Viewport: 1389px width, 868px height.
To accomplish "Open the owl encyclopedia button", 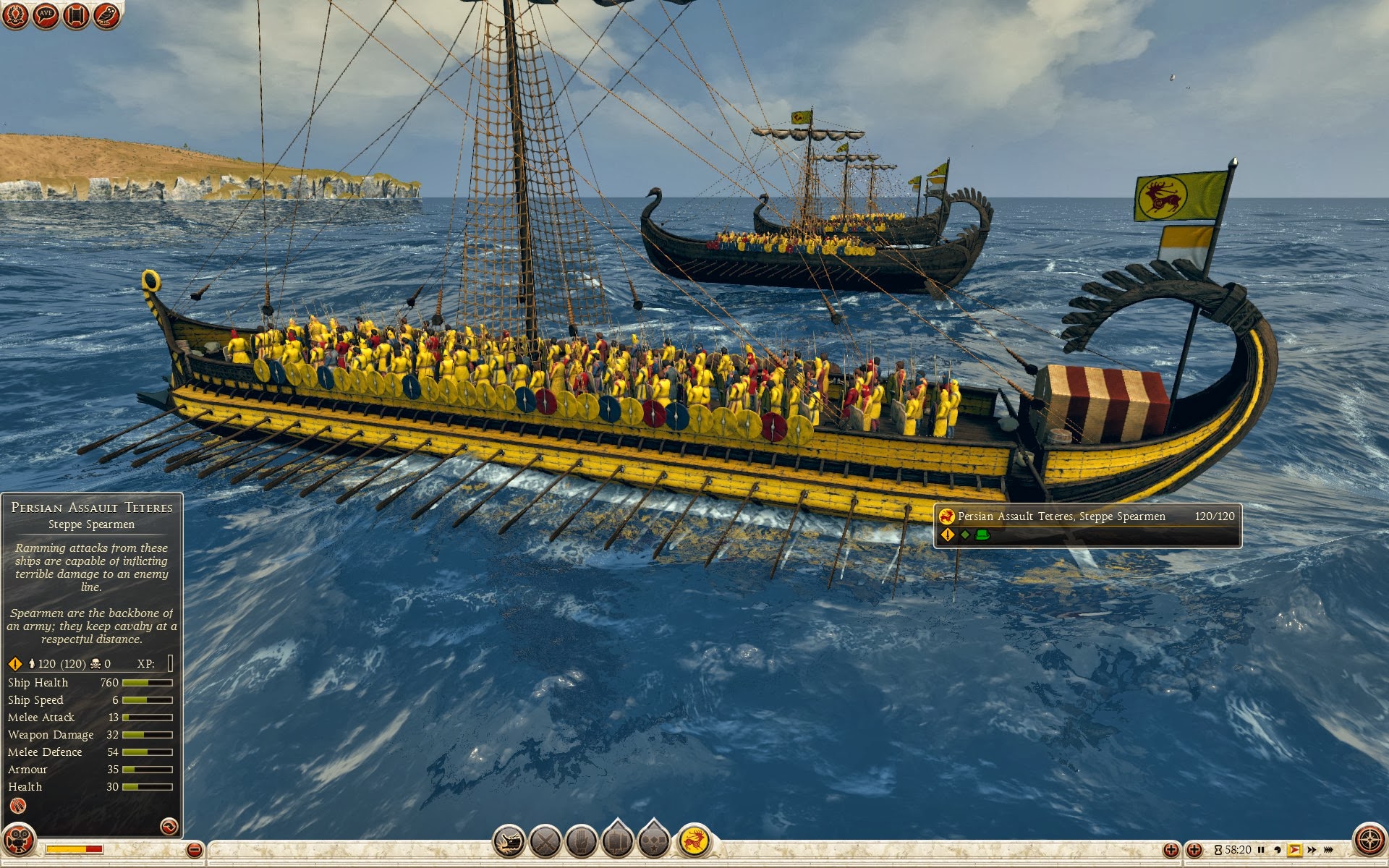I will (x=106, y=14).
